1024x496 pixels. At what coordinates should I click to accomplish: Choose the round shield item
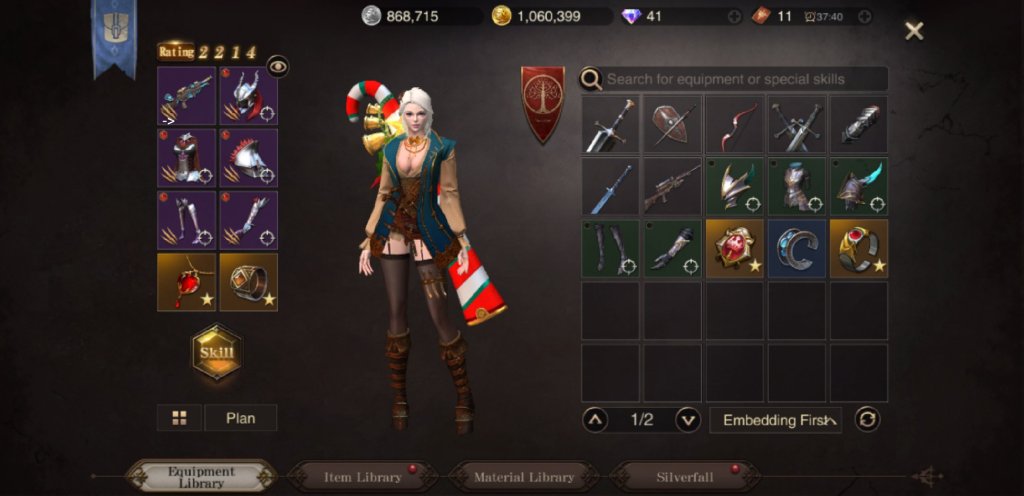point(673,124)
